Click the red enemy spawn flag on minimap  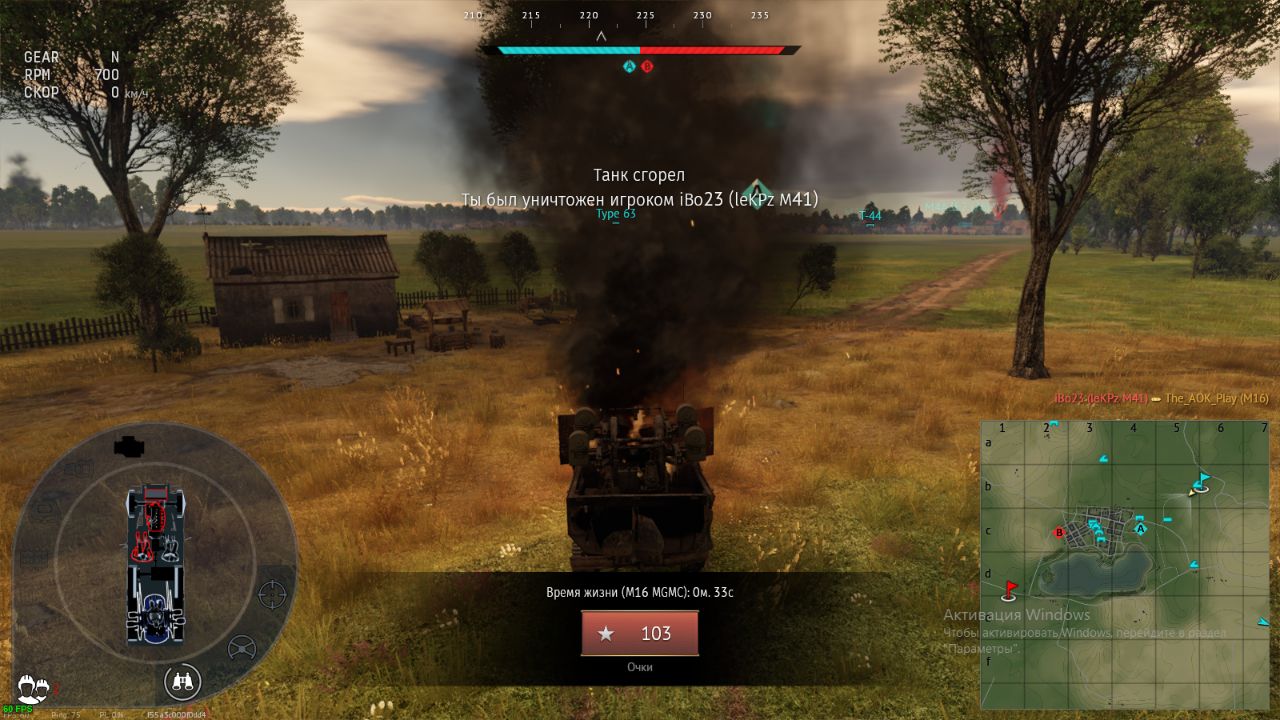point(1009,588)
